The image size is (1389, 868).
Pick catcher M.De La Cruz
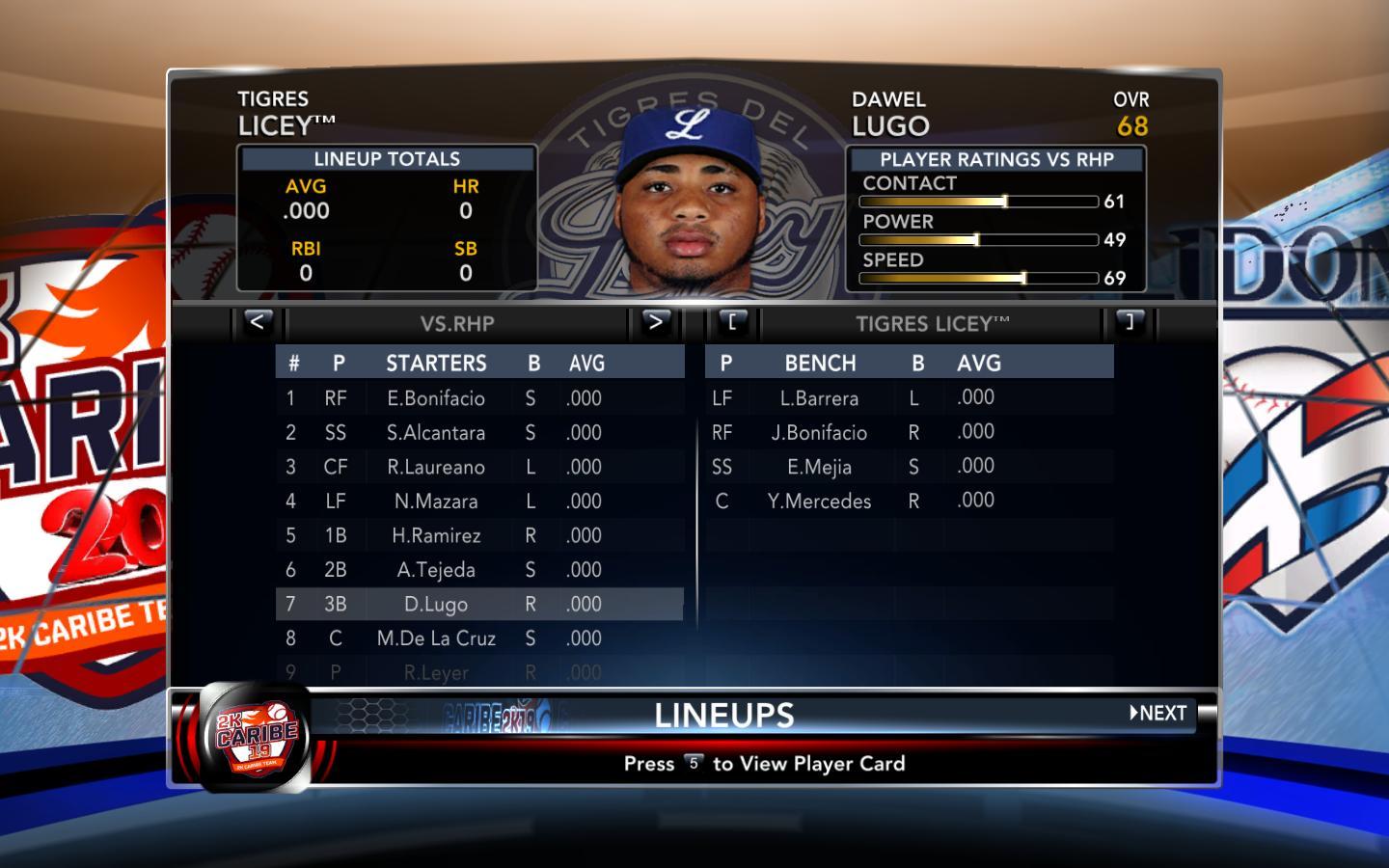point(436,638)
